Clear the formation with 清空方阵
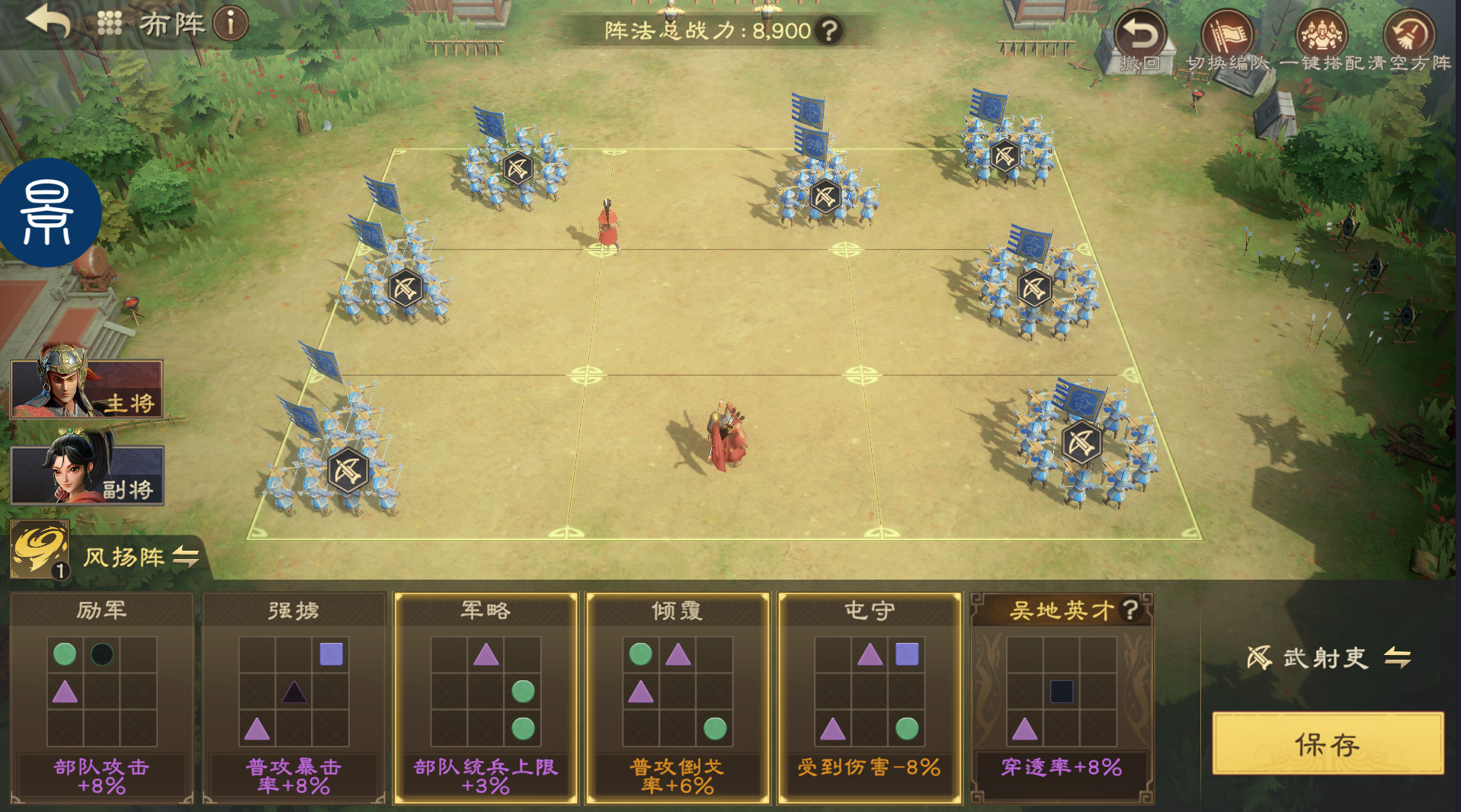The height and width of the screenshot is (812, 1461). pyautogui.click(x=1409, y=41)
